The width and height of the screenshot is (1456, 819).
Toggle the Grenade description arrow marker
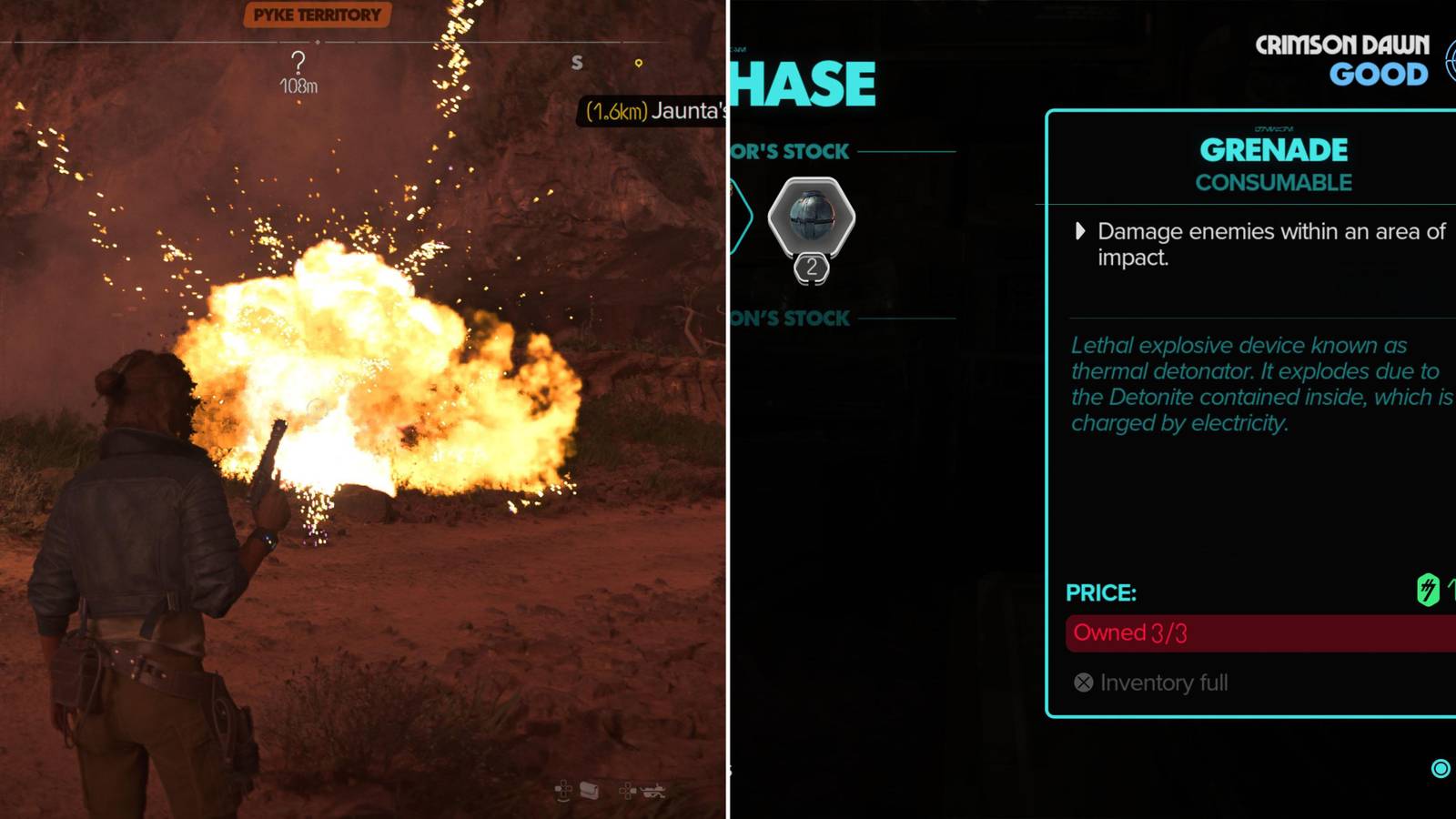coord(1079,232)
